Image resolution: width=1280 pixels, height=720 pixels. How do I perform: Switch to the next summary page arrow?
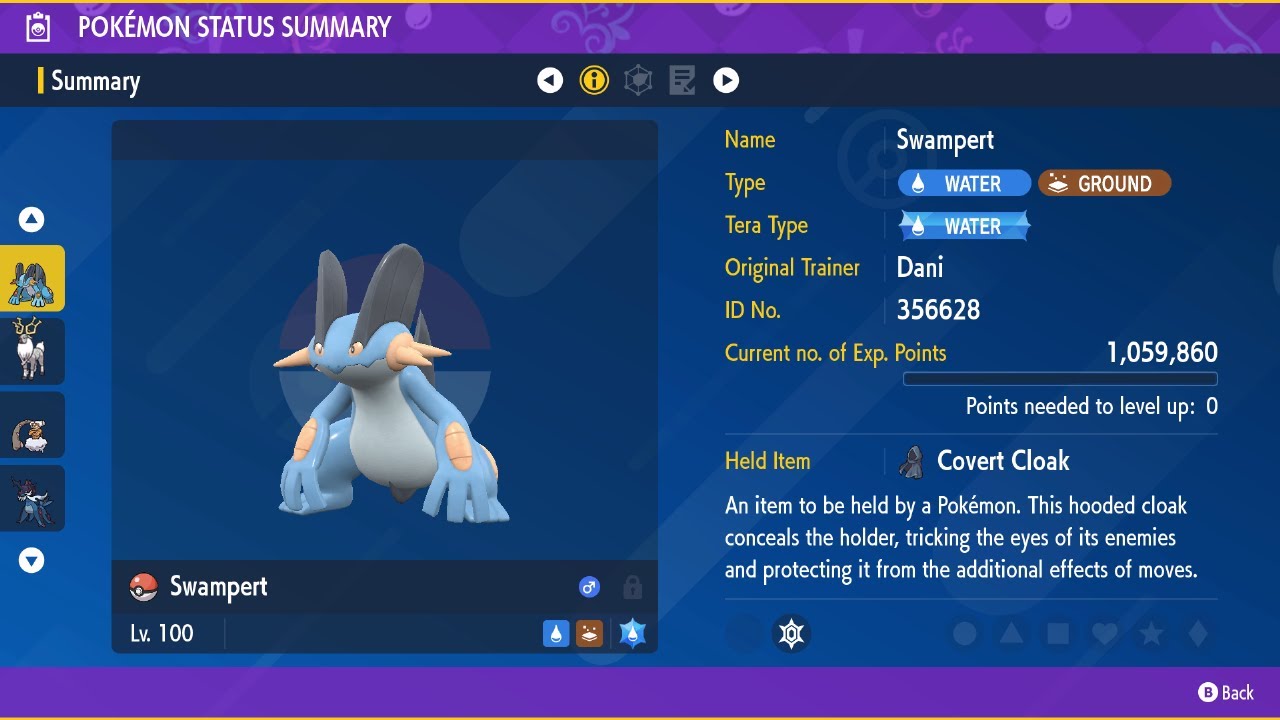726,80
